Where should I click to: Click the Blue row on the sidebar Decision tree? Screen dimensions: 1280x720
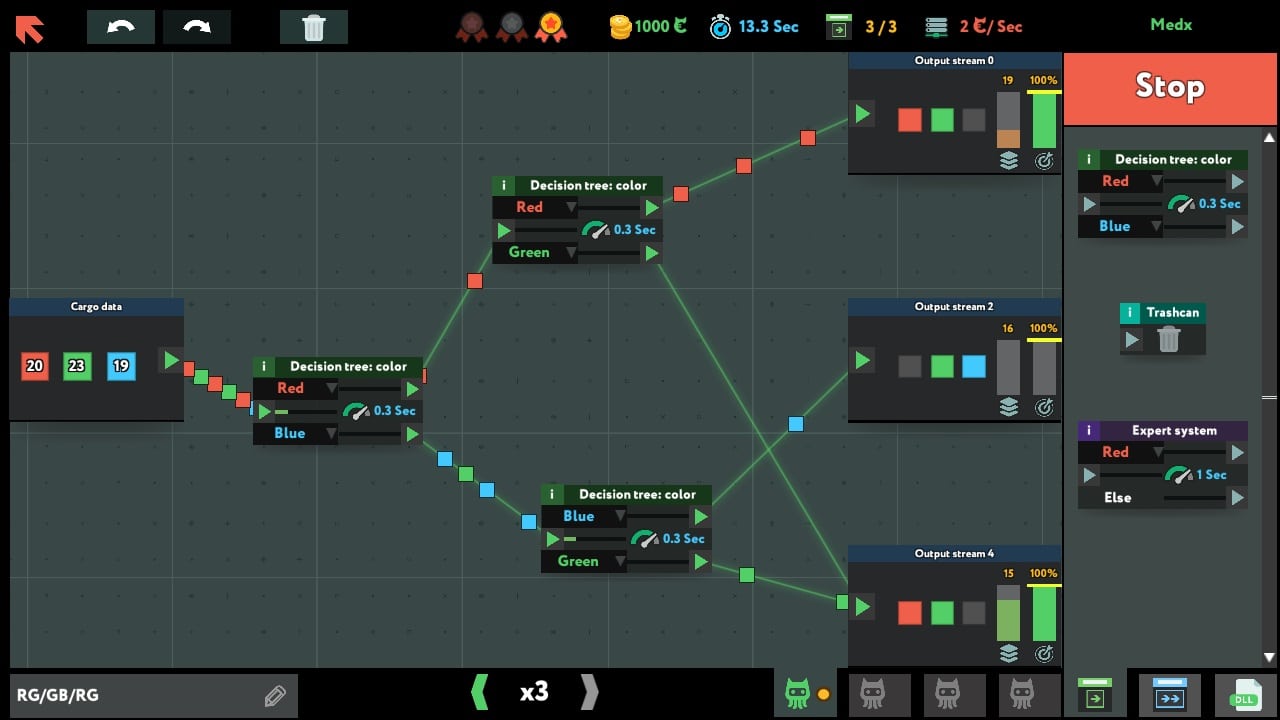pyautogui.click(x=1119, y=226)
